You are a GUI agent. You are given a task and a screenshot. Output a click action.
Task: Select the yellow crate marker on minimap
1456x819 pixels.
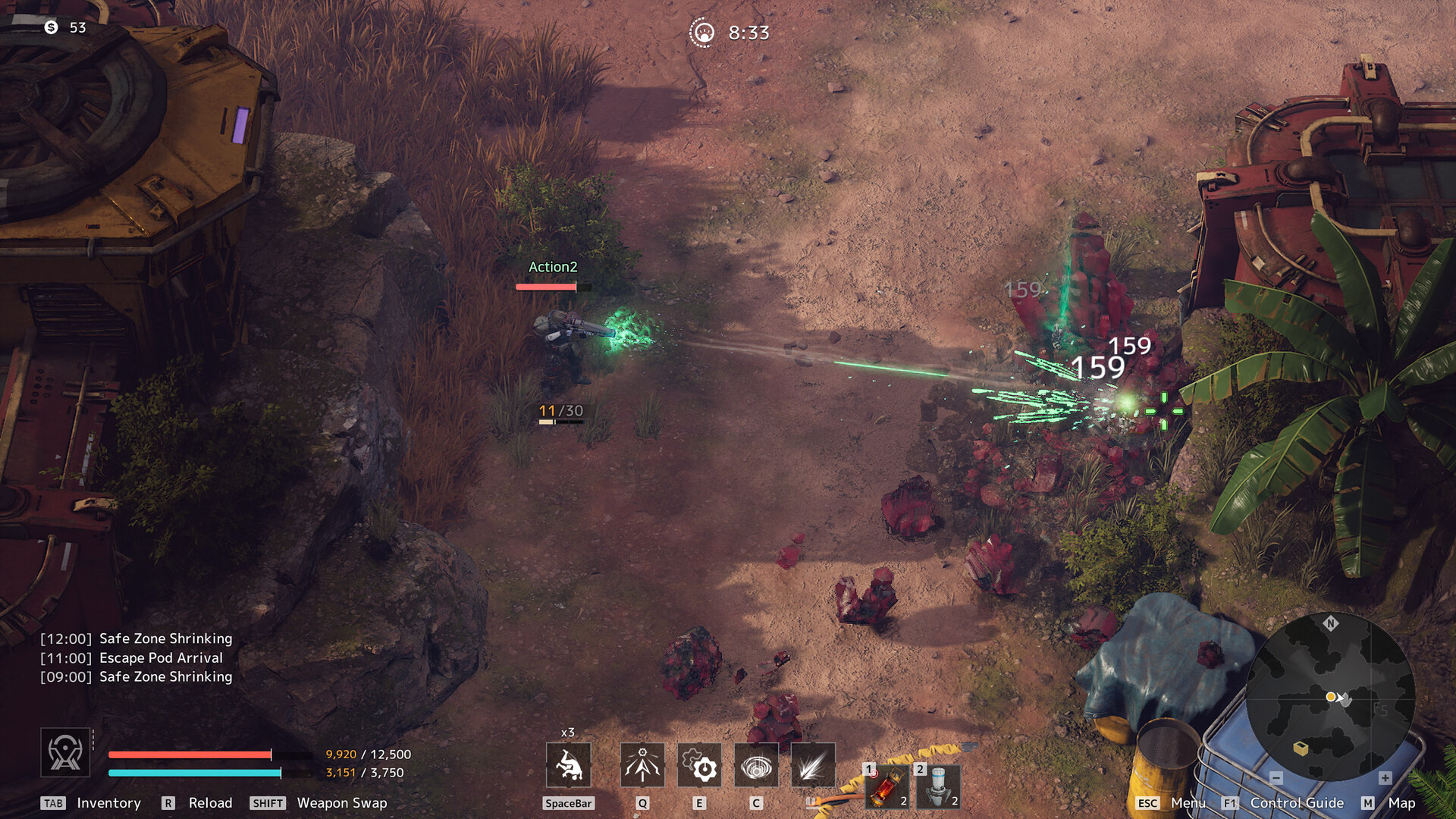click(x=1301, y=748)
